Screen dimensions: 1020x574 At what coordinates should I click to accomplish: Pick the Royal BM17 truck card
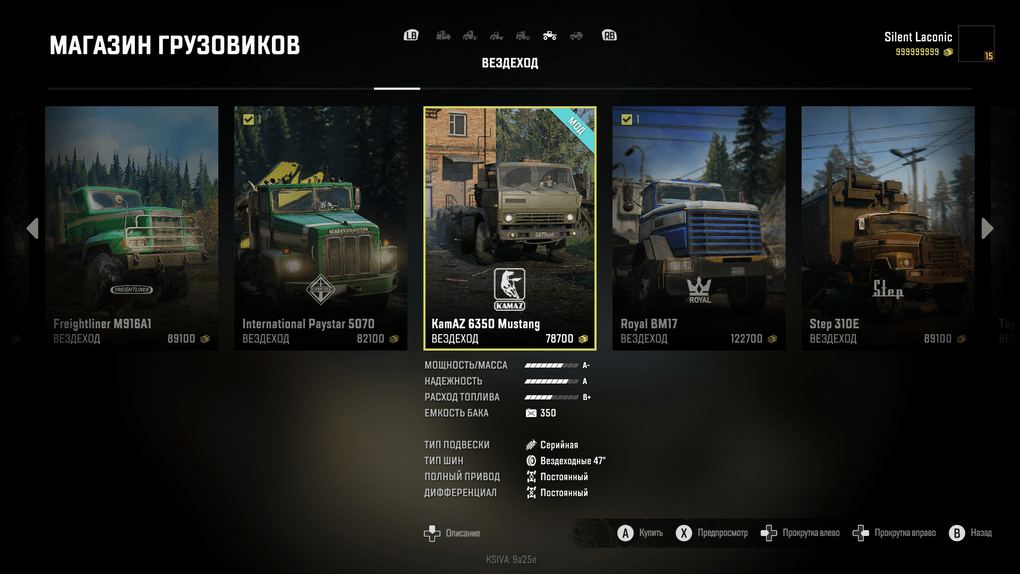coord(698,228)
